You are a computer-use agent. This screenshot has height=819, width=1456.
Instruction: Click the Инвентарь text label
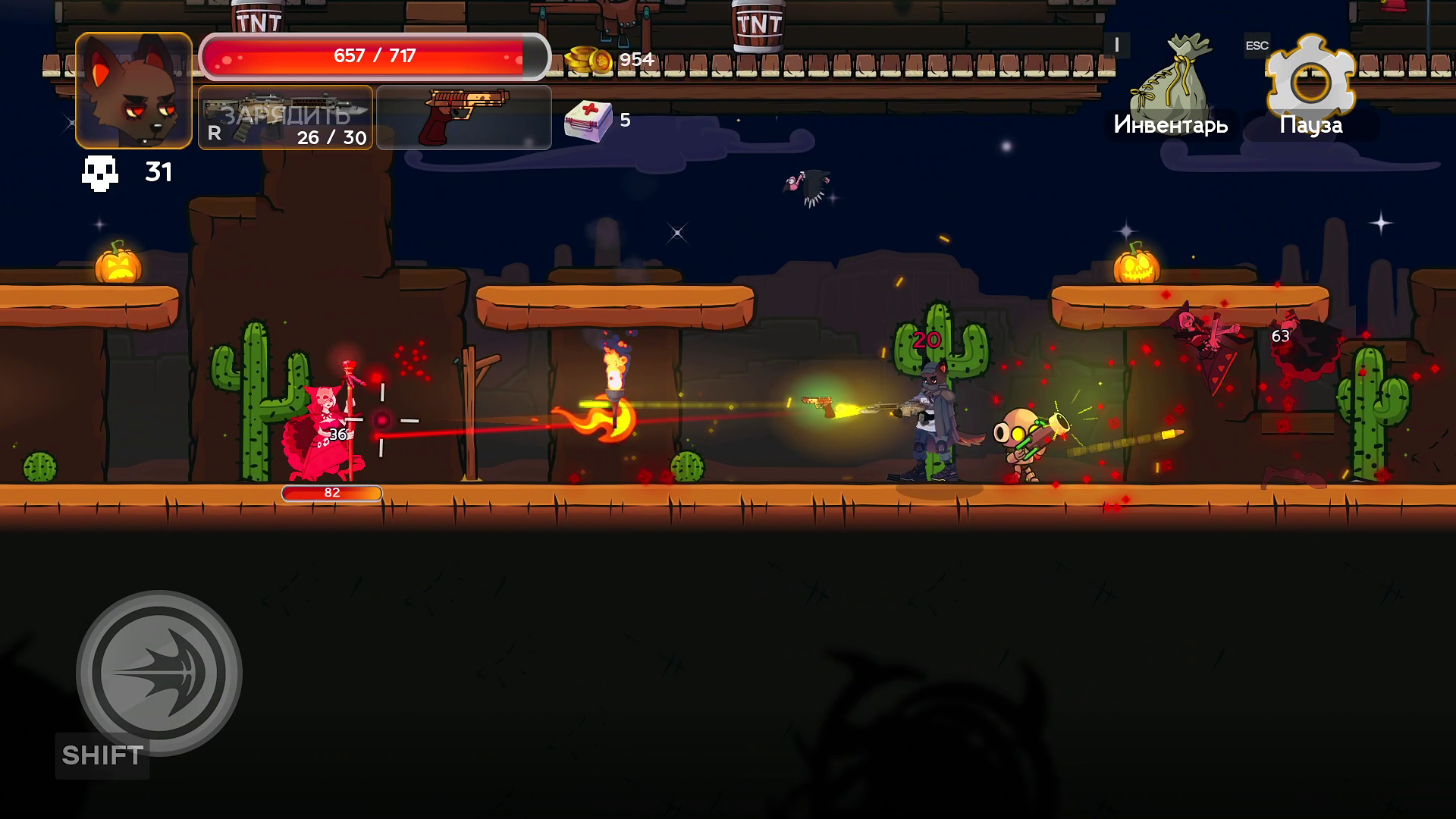pyautogui.click(x=1171, y=124)
